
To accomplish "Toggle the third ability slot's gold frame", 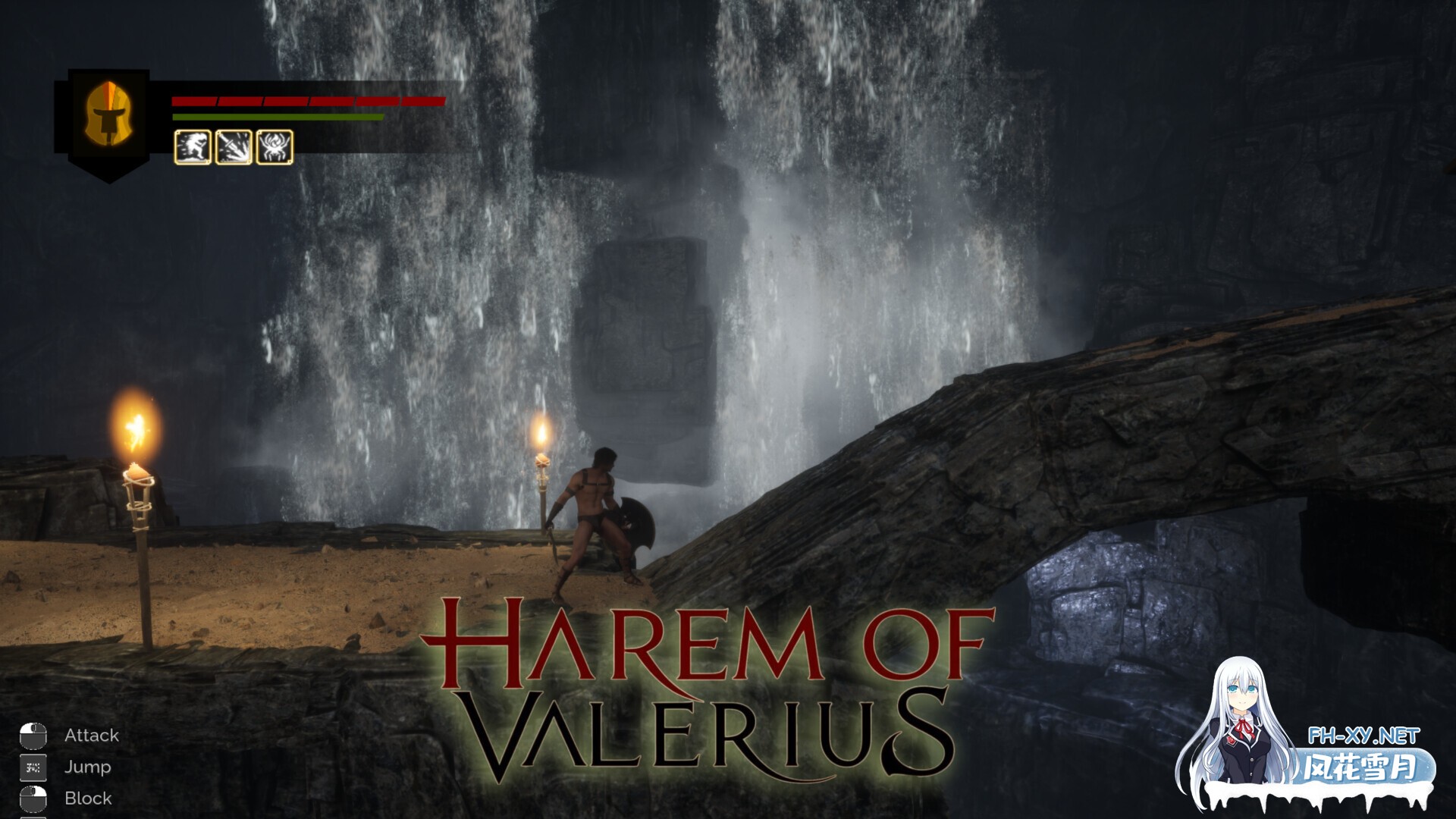I will coord(276,146).
